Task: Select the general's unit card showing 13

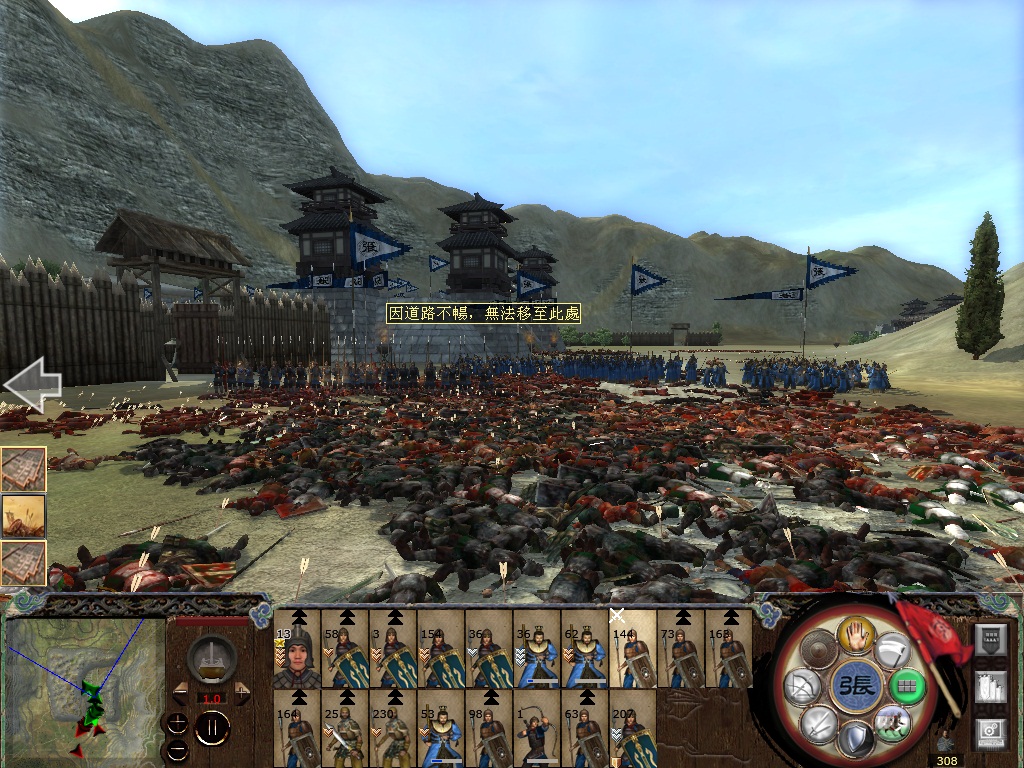Action: pyautogui.click(x=297, y=650)
